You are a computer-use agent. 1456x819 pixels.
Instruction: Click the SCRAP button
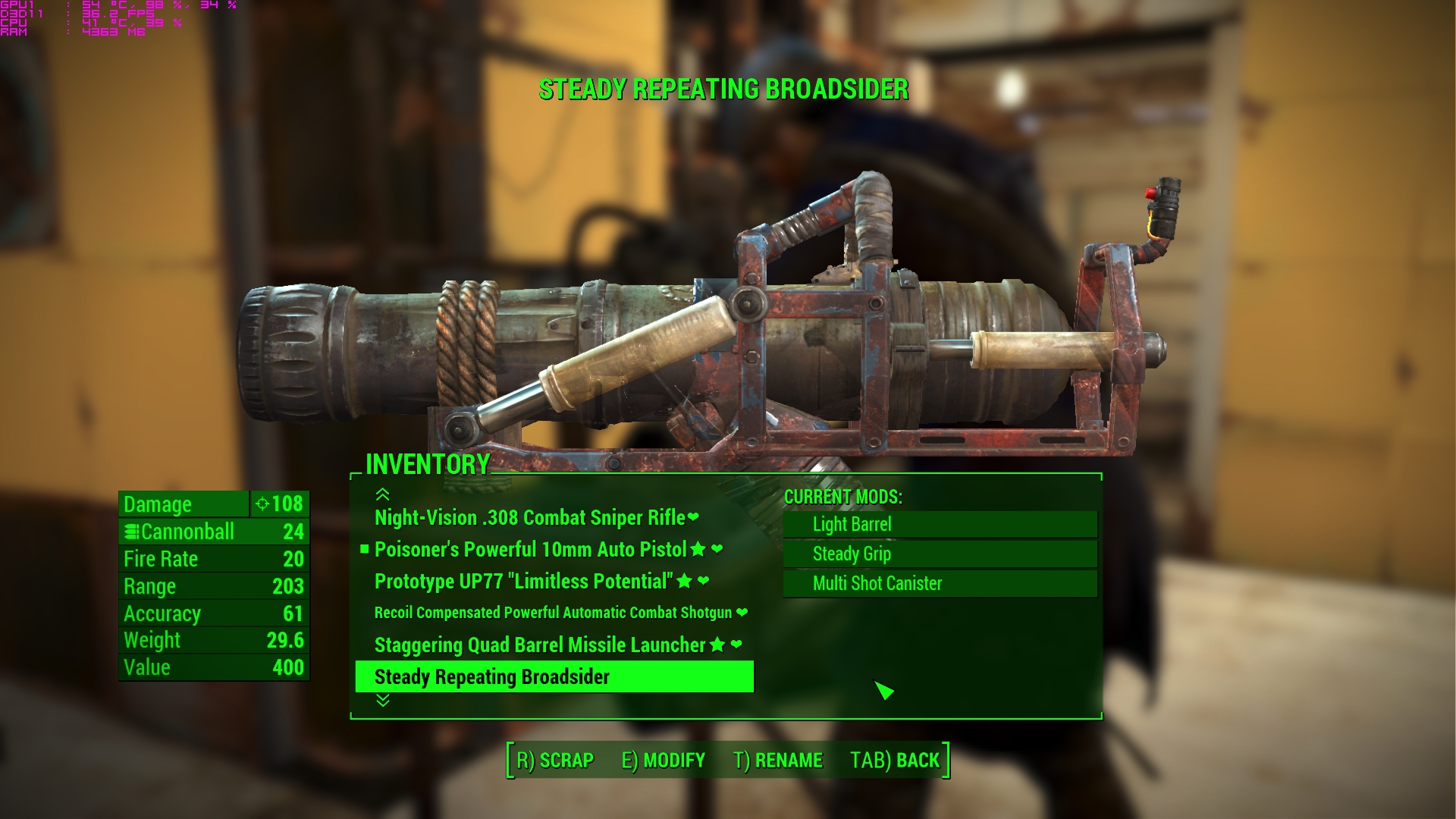click(x=554, y=760)
